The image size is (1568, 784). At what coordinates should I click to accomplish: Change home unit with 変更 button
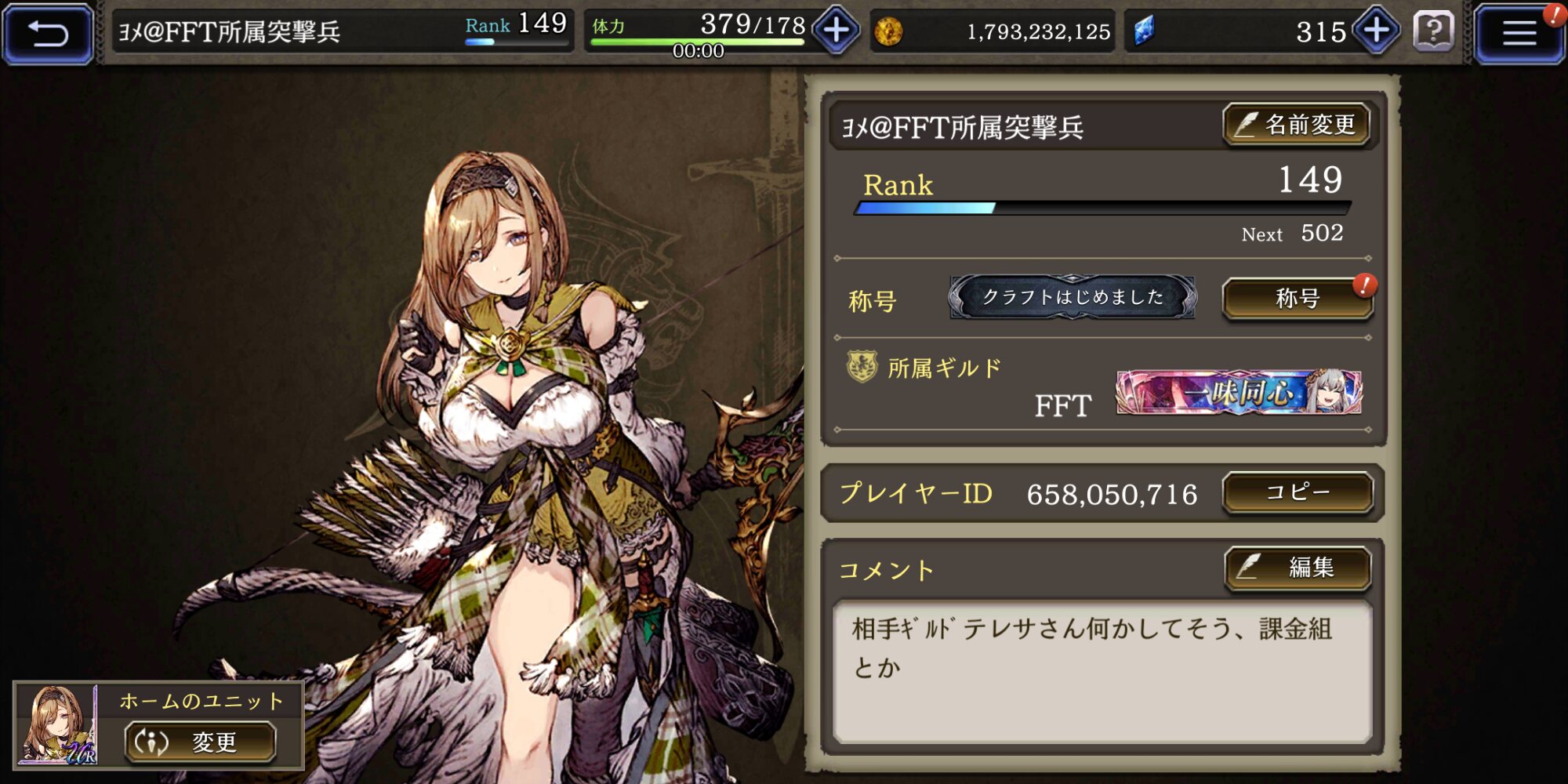200,742
